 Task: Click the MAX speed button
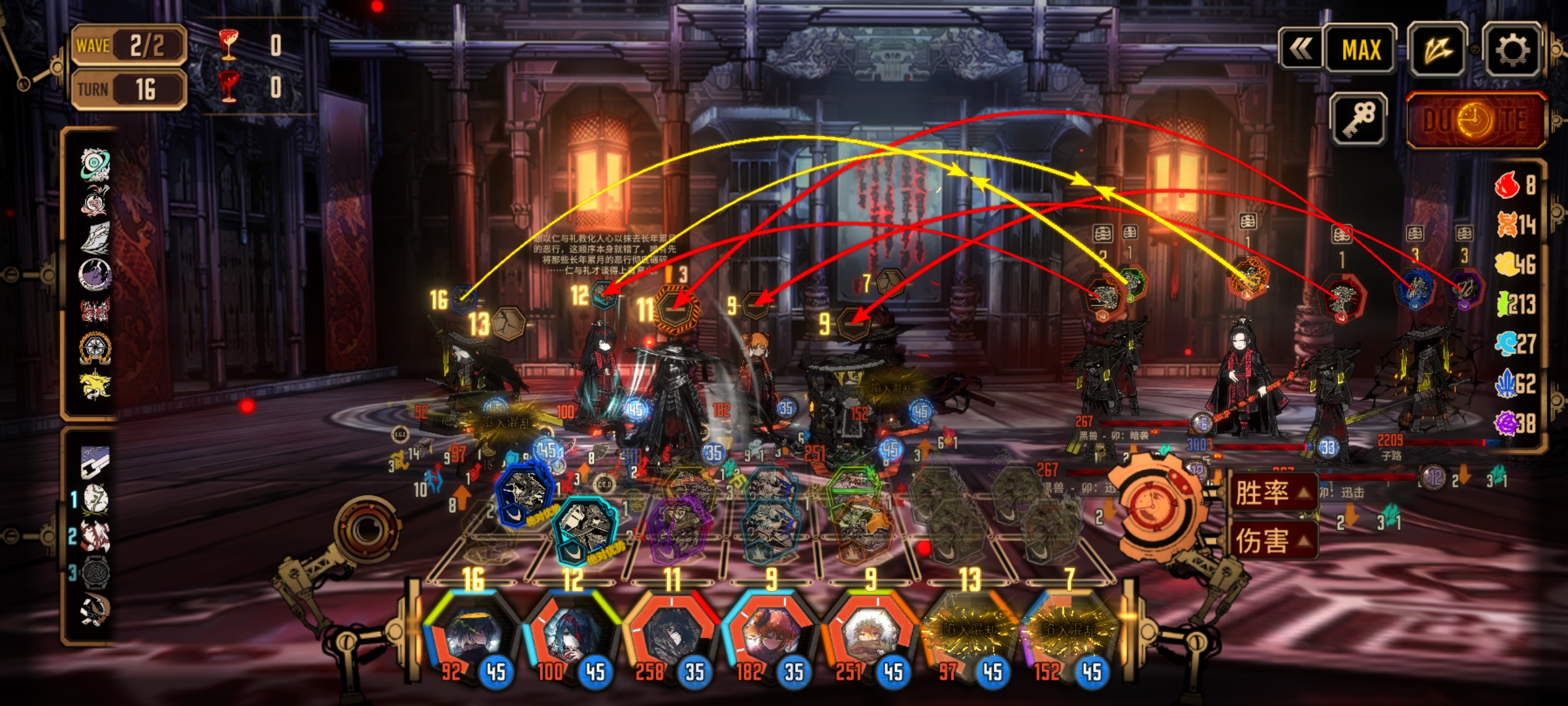coord(1362,50)
